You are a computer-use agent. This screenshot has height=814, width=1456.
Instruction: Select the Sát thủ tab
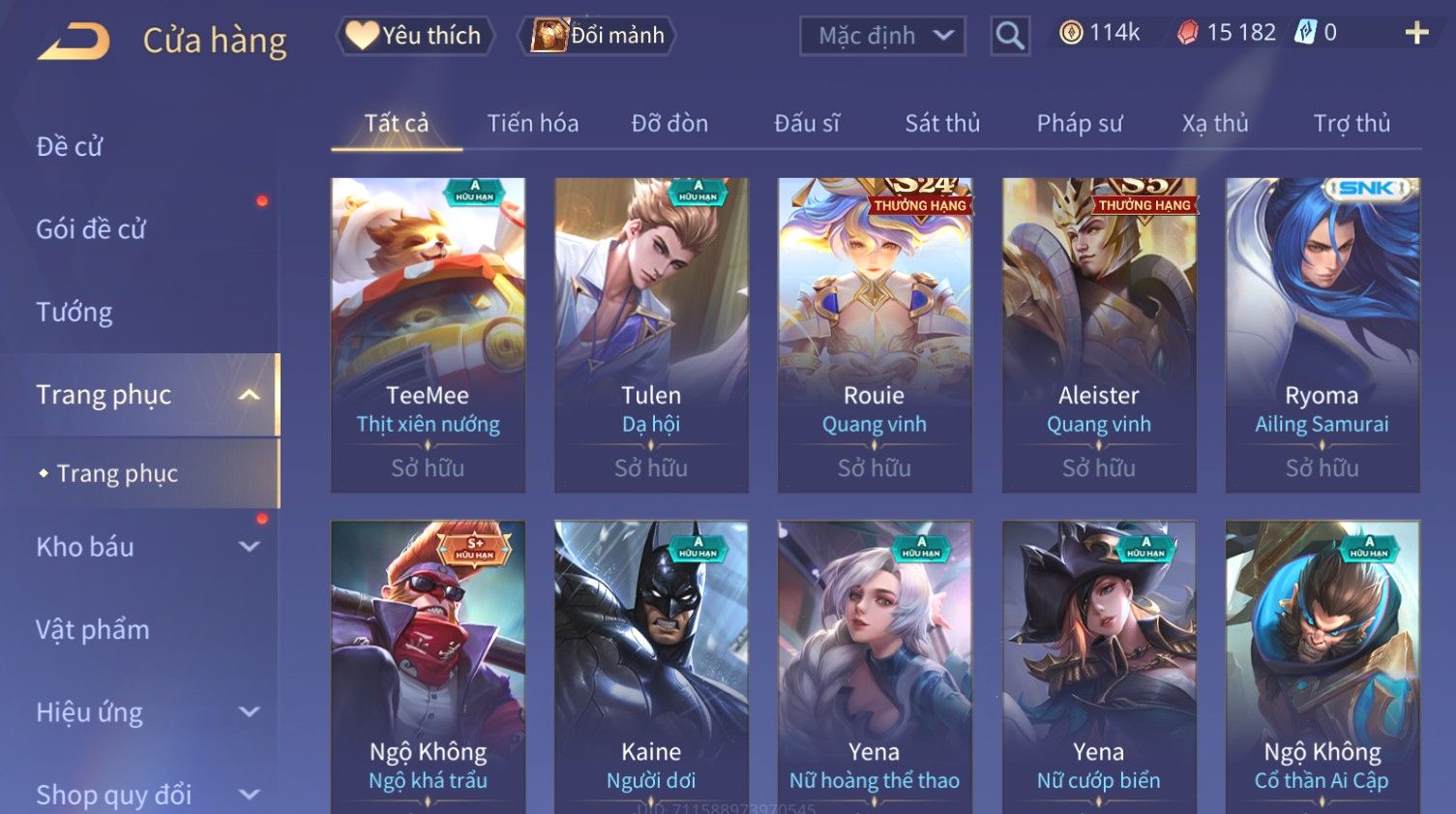[x=942, y=124]
